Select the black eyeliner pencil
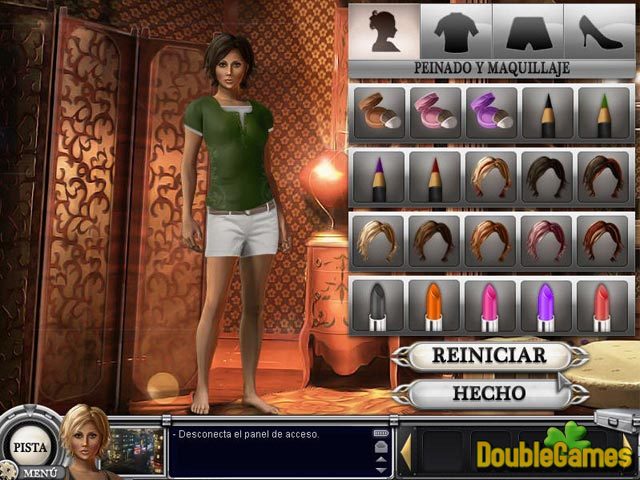 point(547,113)
